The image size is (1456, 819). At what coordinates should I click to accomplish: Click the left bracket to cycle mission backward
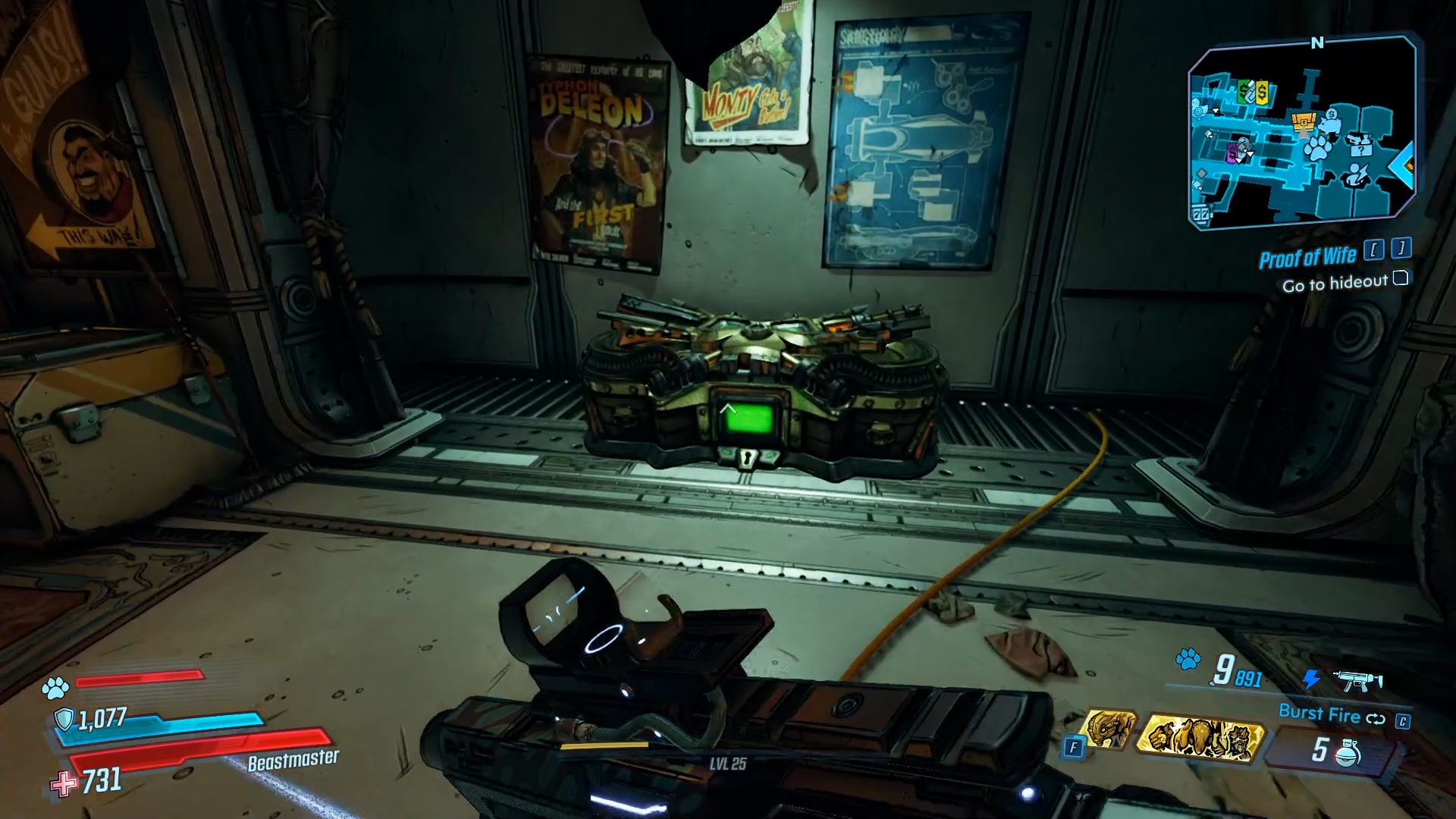pyautogui.click(x=1374, y=251)
